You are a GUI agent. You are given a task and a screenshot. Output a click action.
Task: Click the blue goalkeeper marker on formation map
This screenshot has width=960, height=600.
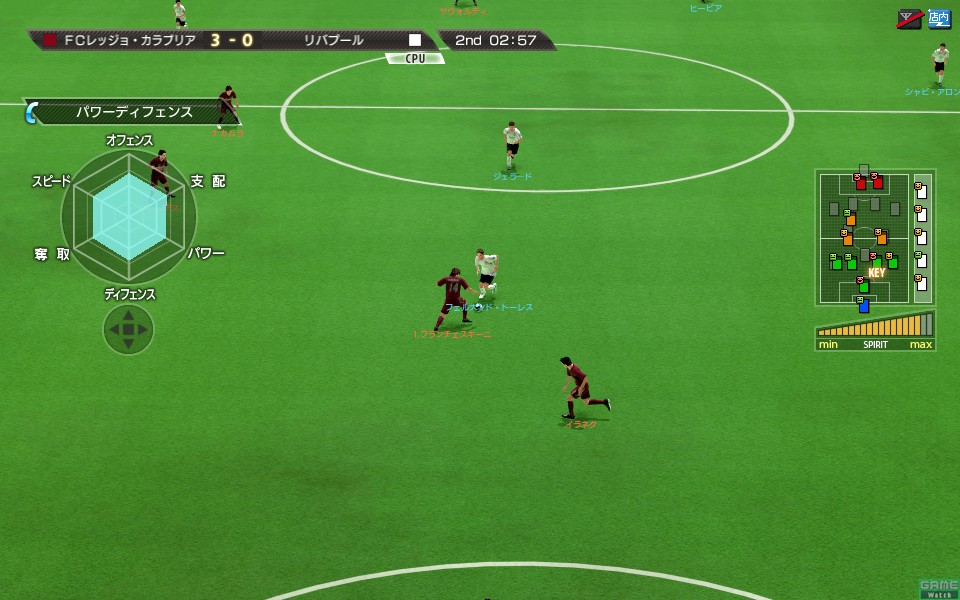coord(863,305)
